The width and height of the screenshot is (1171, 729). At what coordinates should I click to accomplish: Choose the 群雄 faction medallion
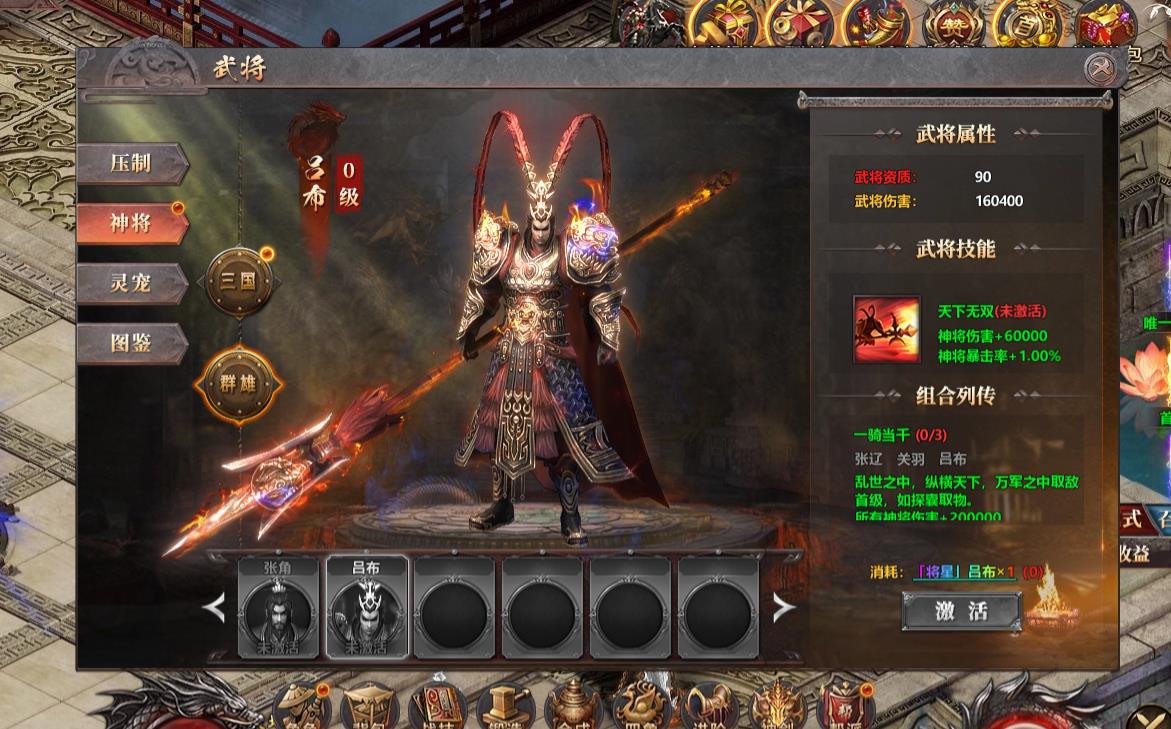pyautogui.click(x=239, y=382)
